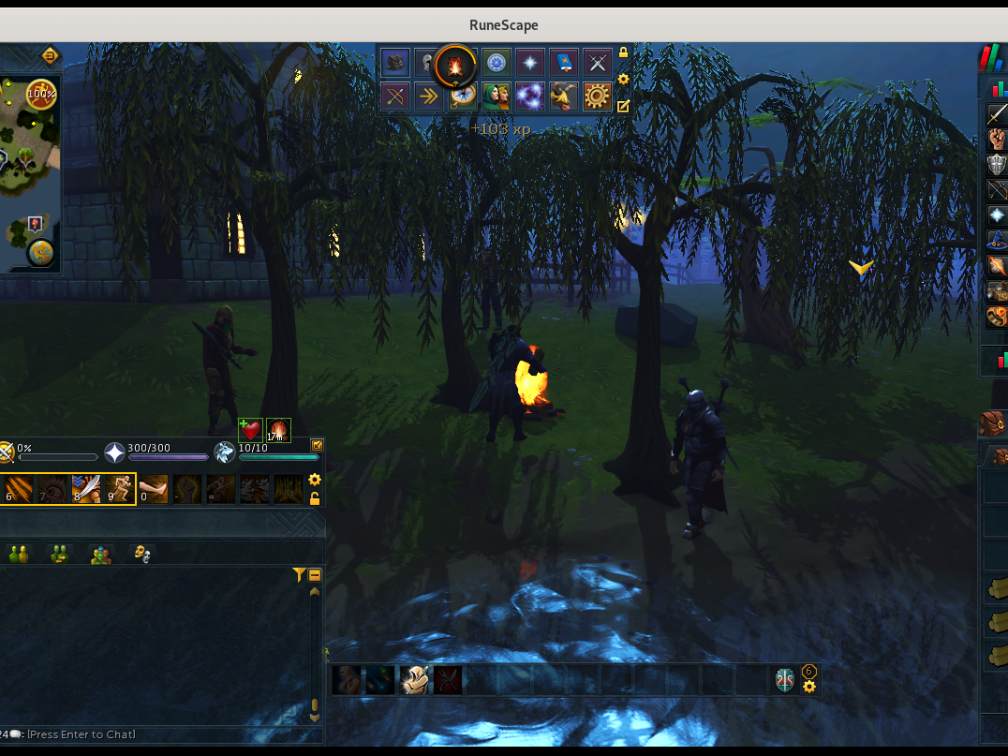This screenshot has height=756, width=1008.
Task: Activate the running man ability in slot 9
Action: (119, 489)
